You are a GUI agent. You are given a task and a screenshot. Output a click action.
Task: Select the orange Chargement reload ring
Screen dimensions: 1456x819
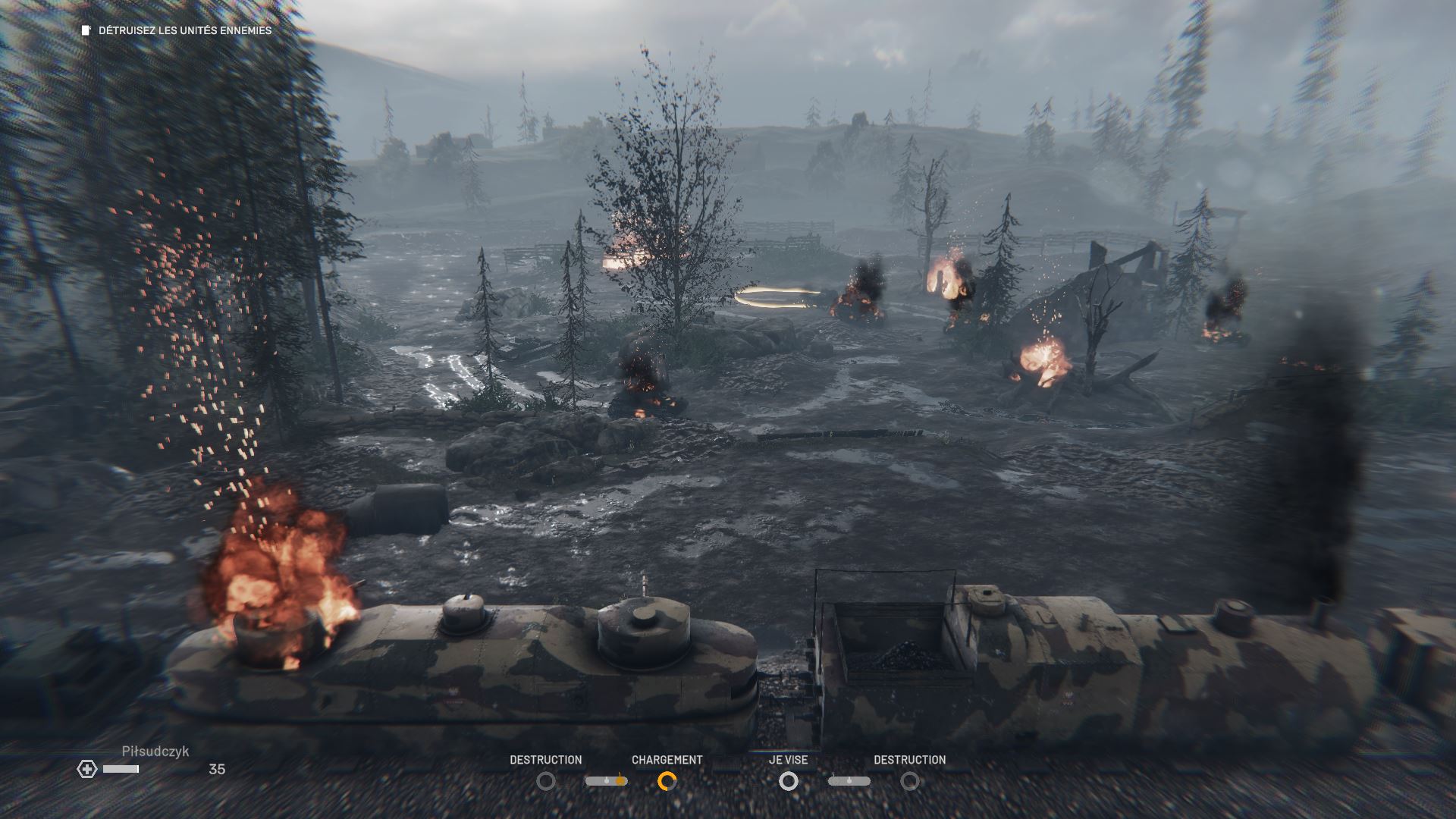667,780
